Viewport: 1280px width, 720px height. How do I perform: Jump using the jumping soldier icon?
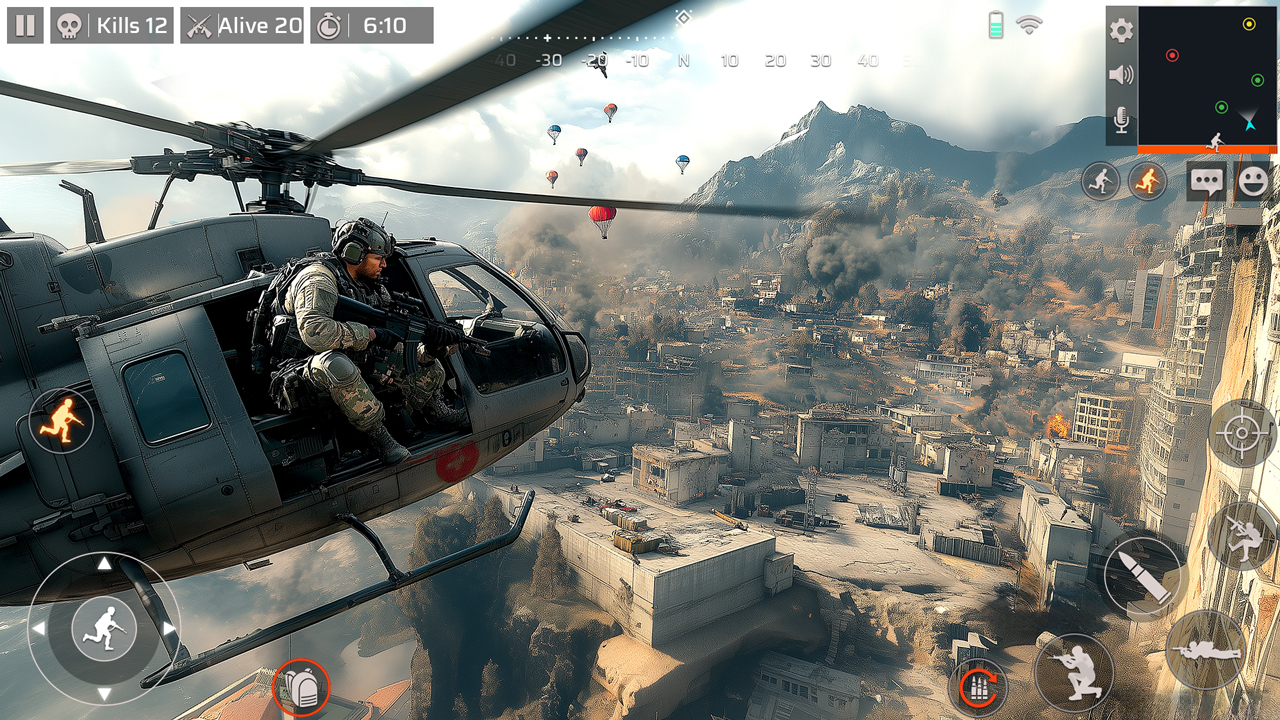[1241, 536]
